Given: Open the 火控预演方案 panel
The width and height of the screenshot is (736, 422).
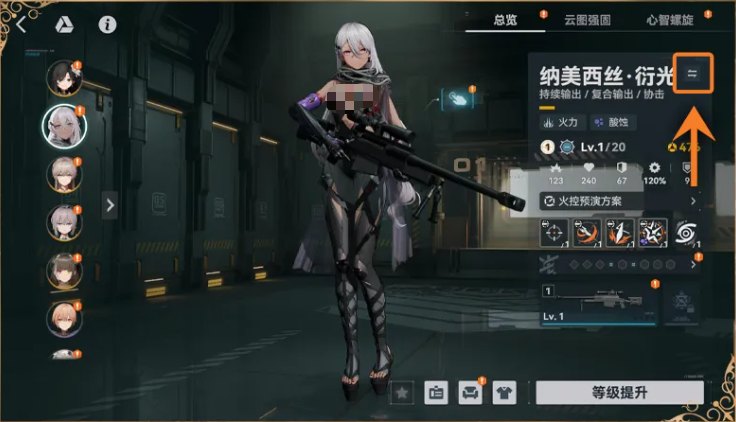Looking at the screenshot, I should pos(590,201).
